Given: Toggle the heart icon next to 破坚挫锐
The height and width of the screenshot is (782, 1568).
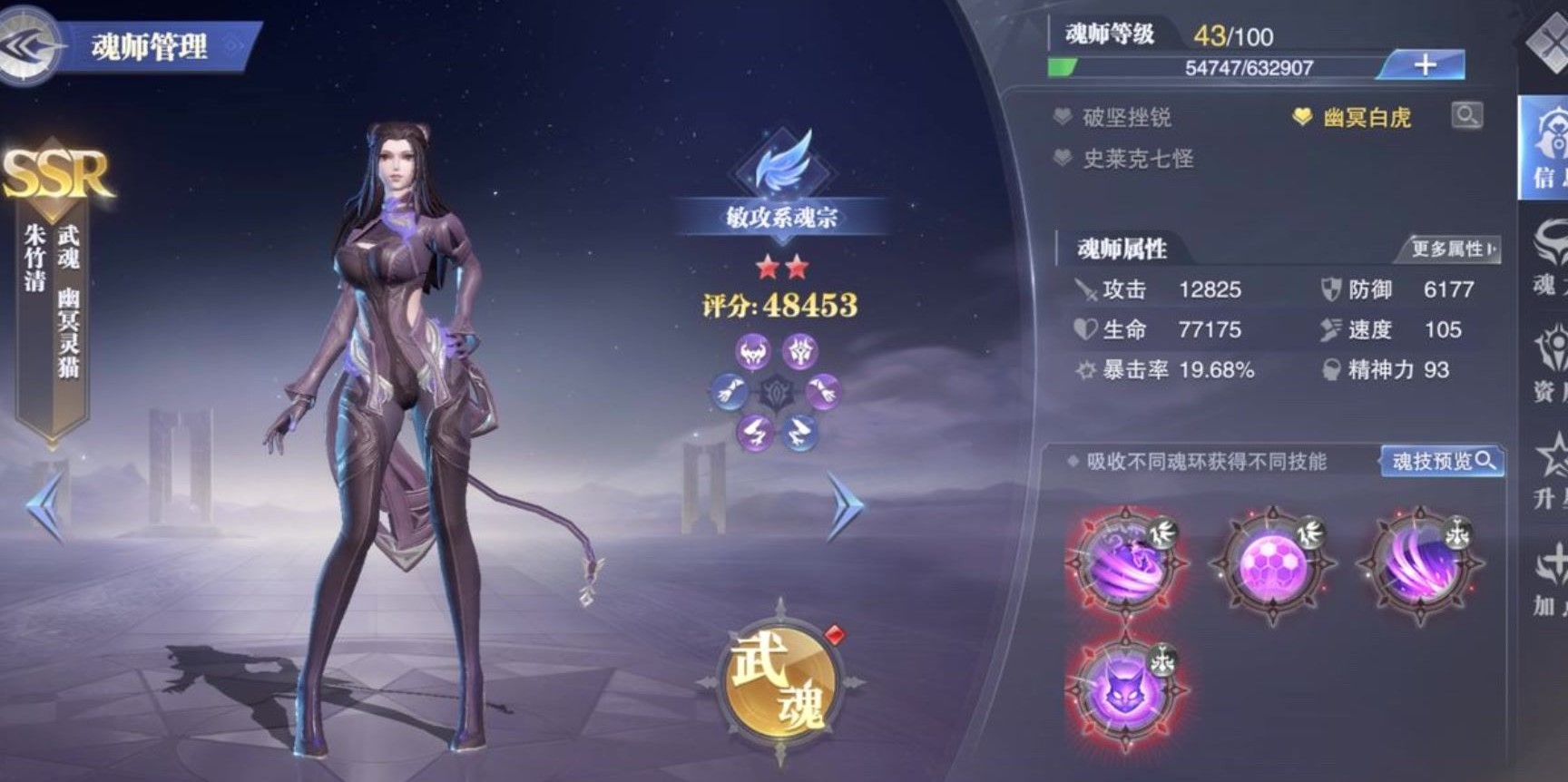Looking at the screenshot, I should click(1061, 117).
